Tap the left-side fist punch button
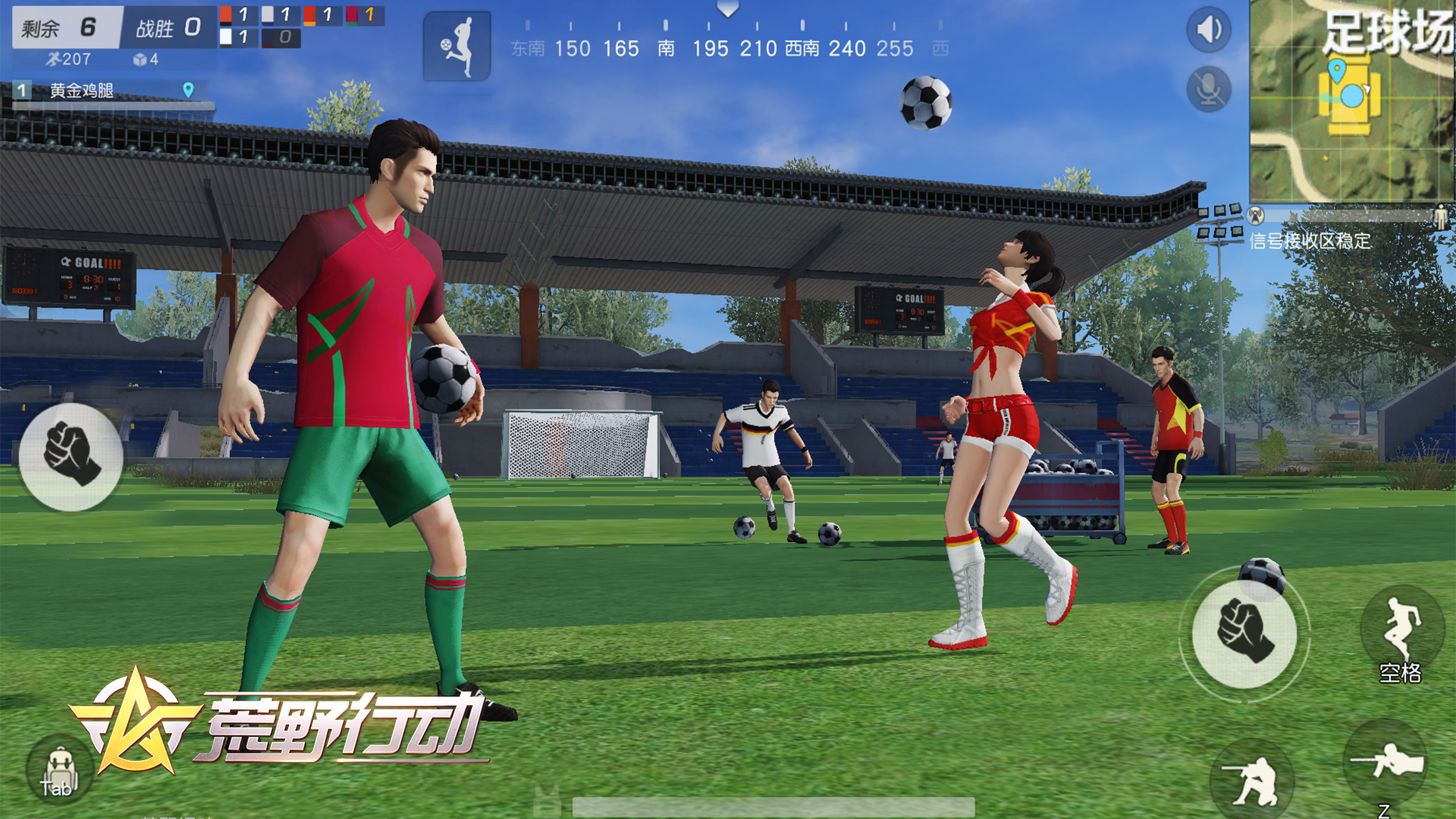This screenshot has width=1456, height=819. point(71,456)
